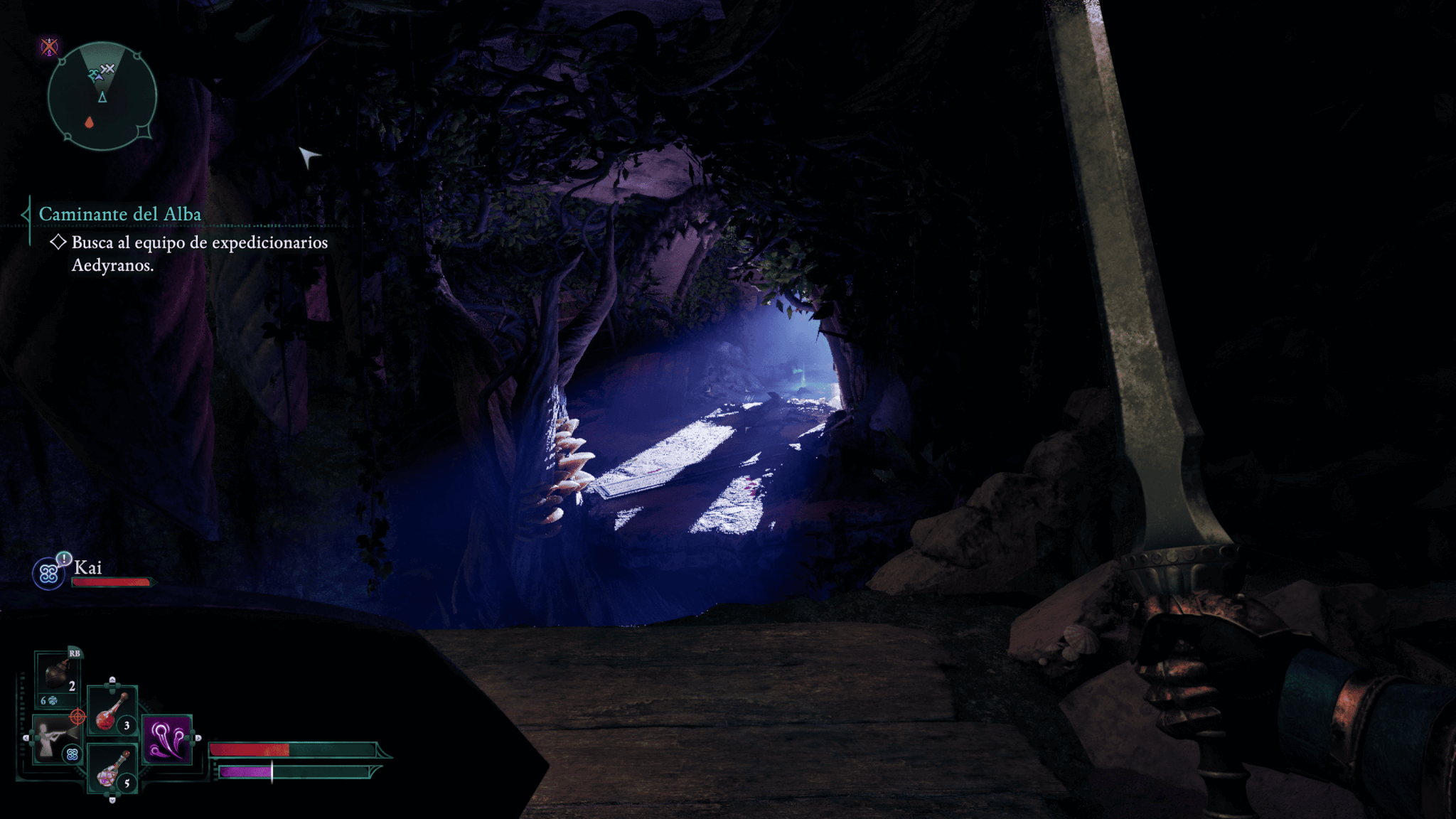Open the Caminante del Alba quest tracker
1456x819 pixels.
[119, 214]
